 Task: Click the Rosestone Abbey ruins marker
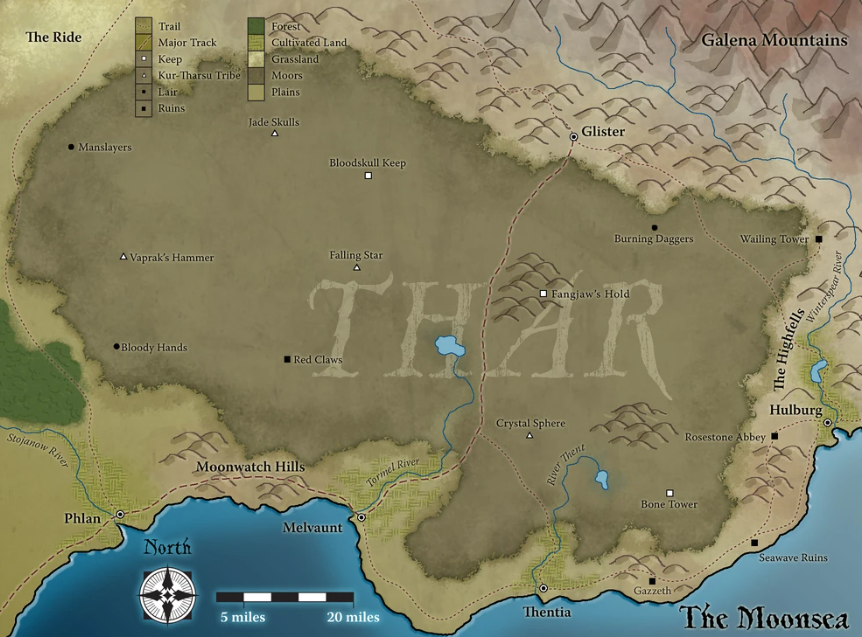point(775,437)
